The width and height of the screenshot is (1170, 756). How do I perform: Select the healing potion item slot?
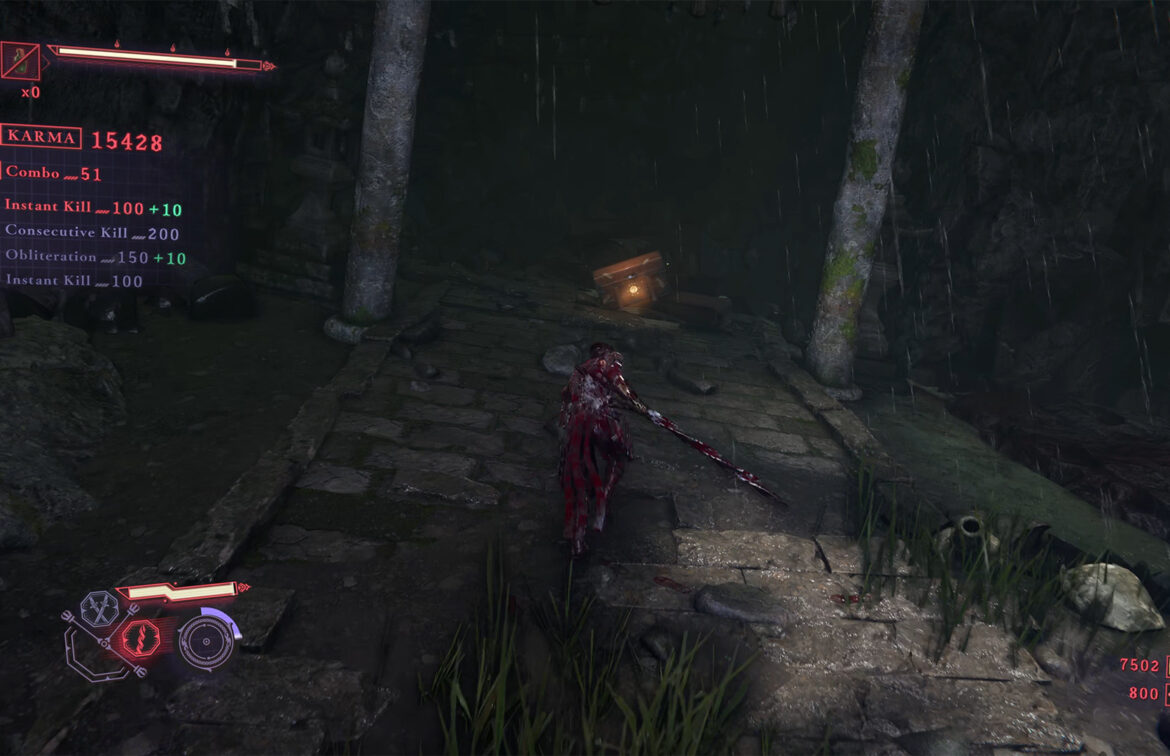pos(19,61)
